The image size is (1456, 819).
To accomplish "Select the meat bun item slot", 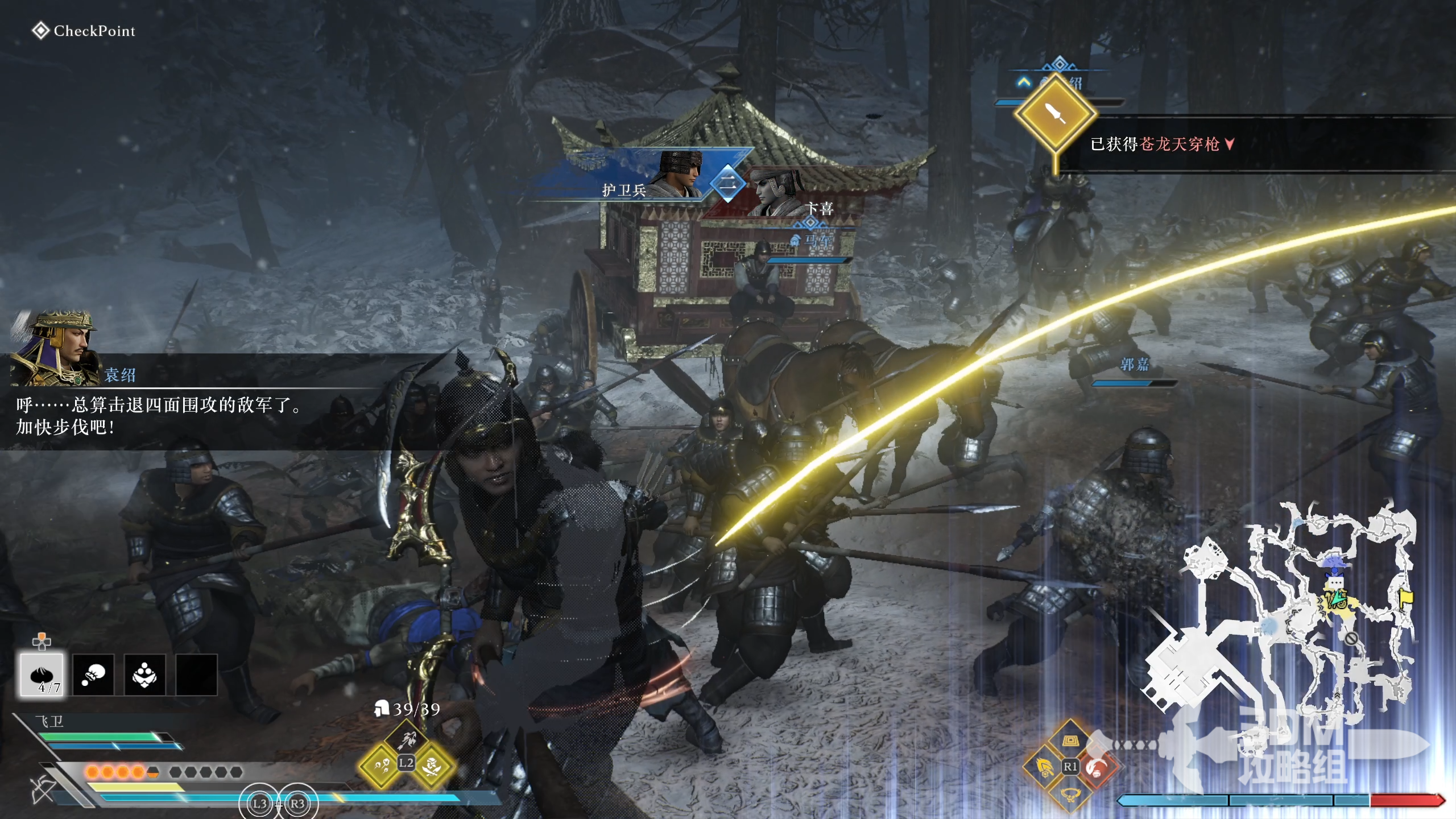I will (x=42, y=675).
